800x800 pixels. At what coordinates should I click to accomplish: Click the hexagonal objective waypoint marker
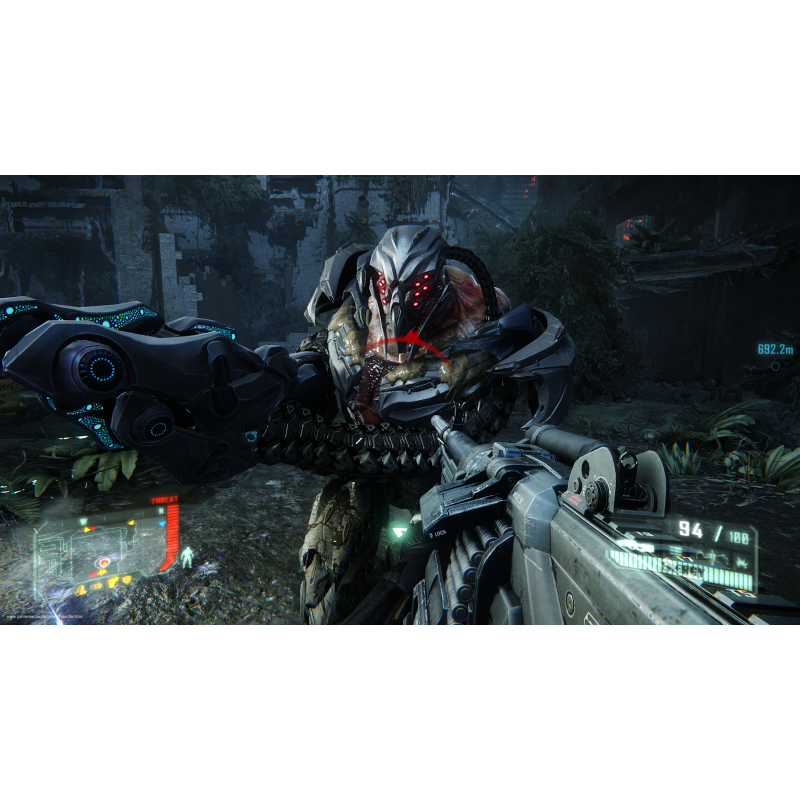[775, 366]
